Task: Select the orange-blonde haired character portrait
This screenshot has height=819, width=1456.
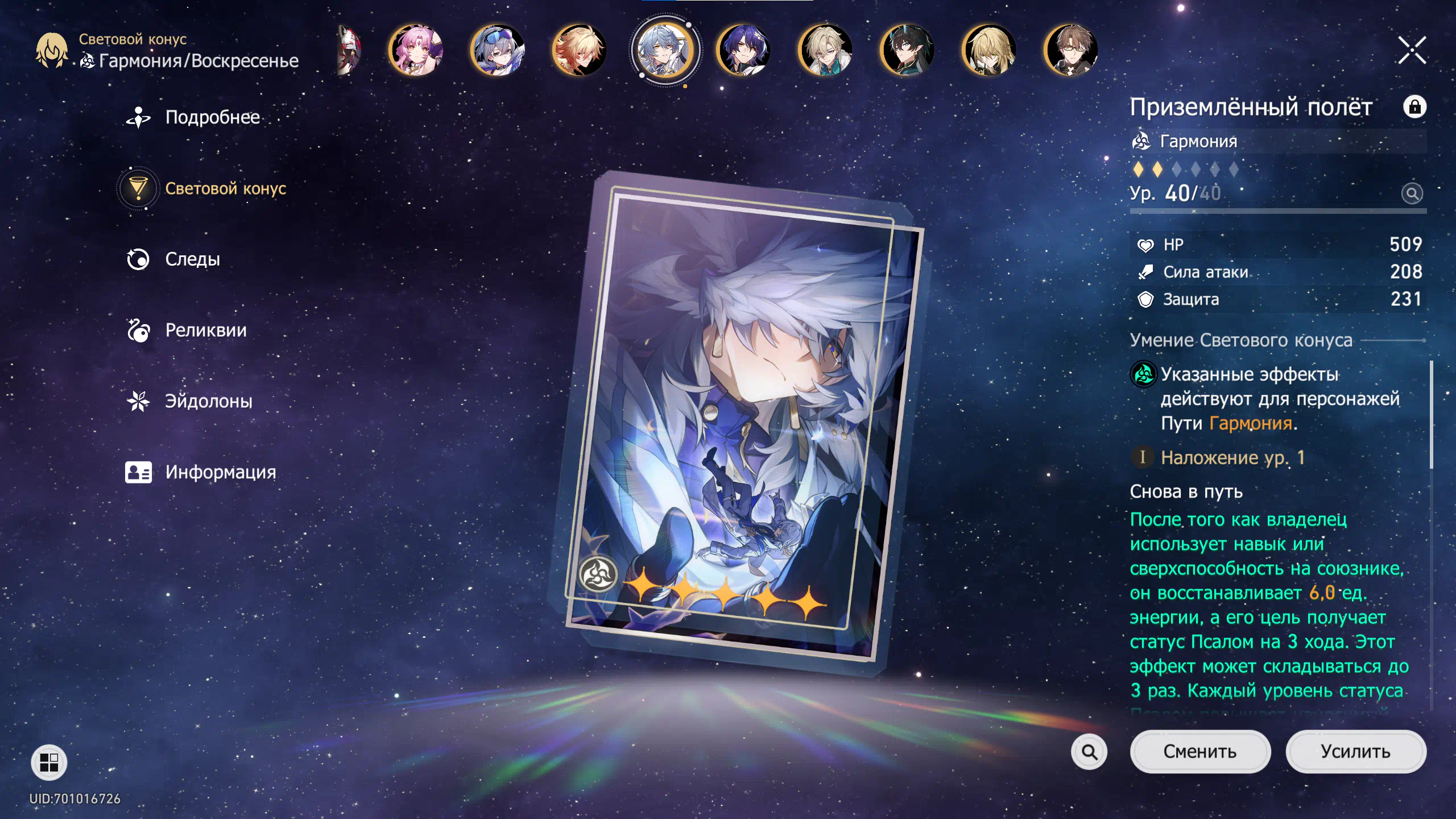Action: pyautogui.click(x=579, y=51)
